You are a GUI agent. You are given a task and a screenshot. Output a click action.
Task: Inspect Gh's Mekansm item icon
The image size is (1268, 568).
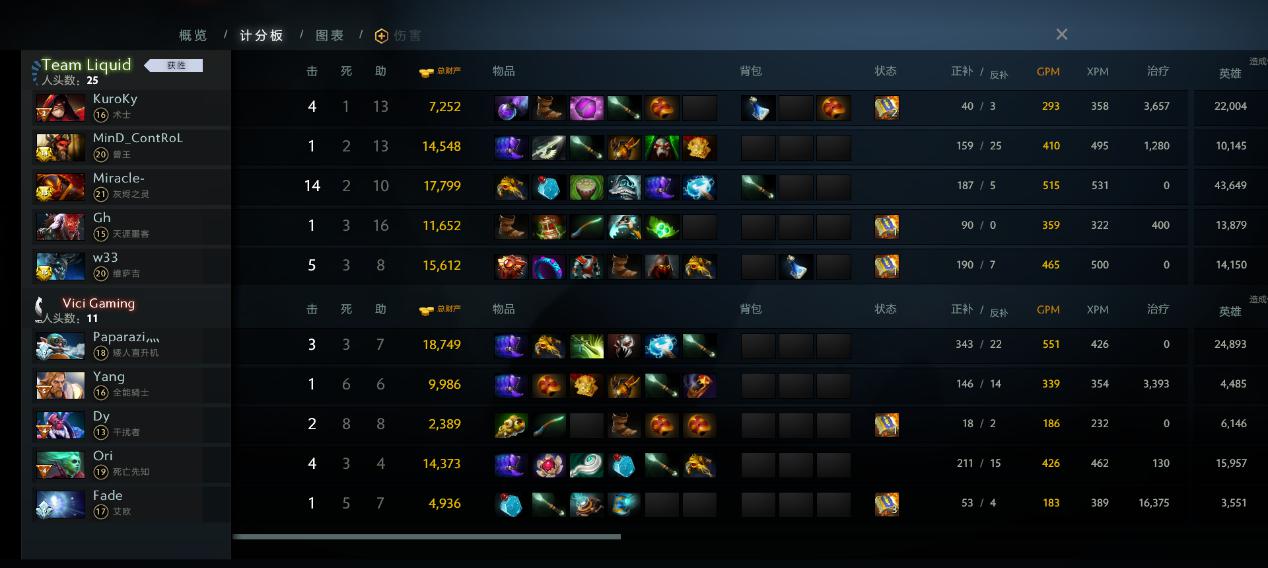(x=549, y=227)
